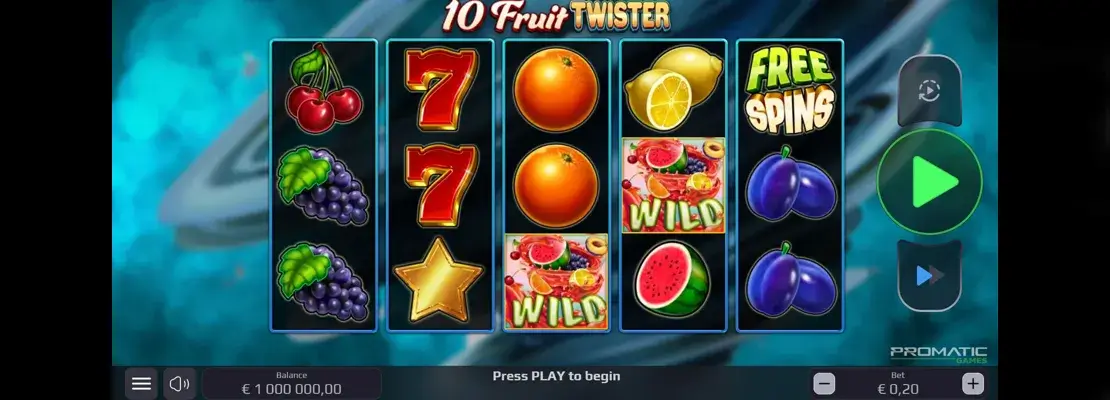Open the hamburger menu
Viewport: 1110px width, 400px height.
(142, 384)
